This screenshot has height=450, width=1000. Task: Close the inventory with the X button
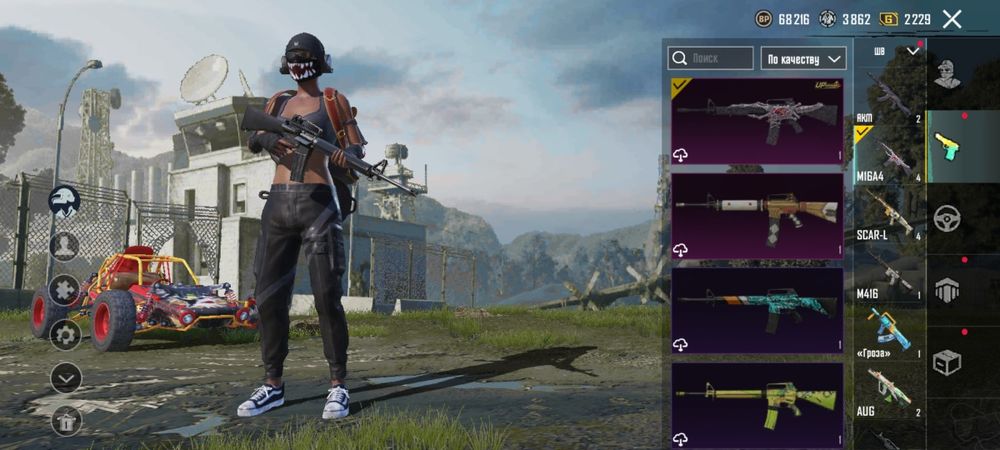952,19
